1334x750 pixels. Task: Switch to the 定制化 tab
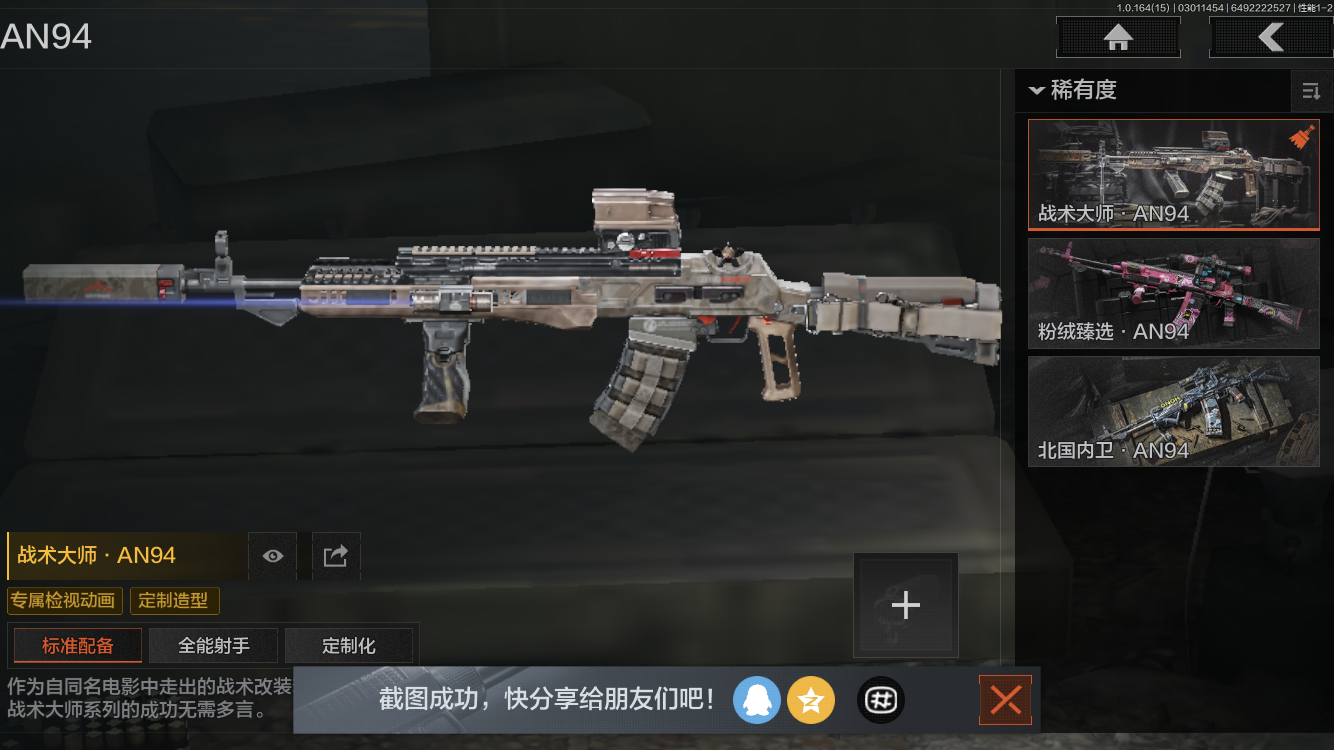(349, 645)
